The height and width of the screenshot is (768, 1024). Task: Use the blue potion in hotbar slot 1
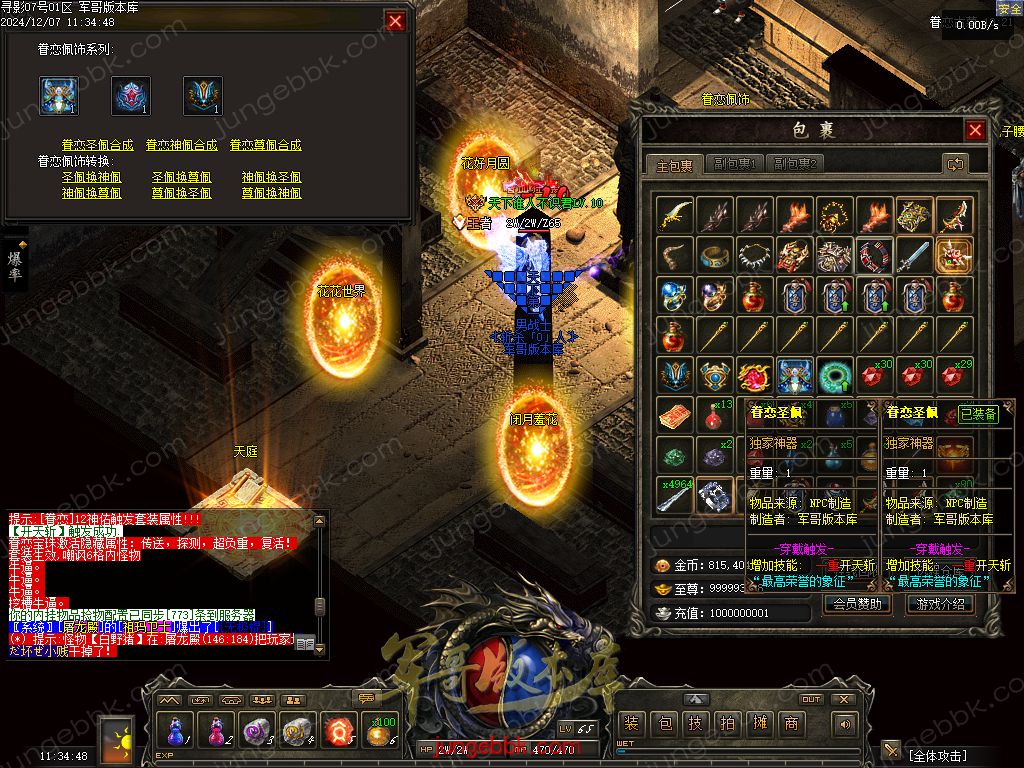pyautogui.click(x=175, y=730)
